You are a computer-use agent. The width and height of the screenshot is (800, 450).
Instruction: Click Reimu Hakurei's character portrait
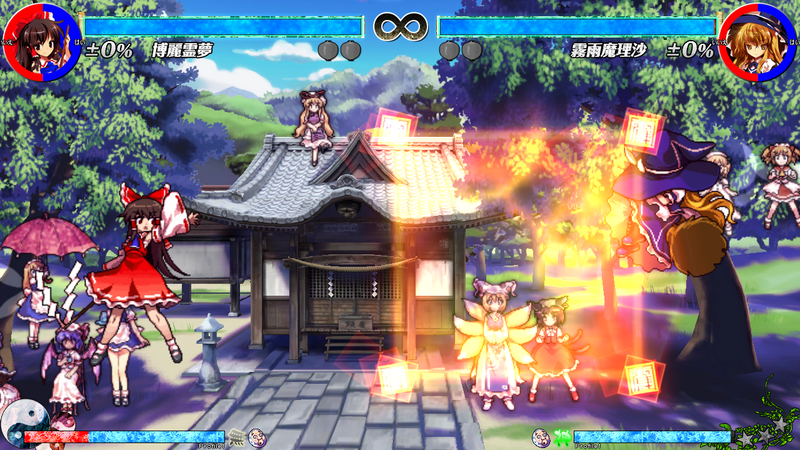41,41
